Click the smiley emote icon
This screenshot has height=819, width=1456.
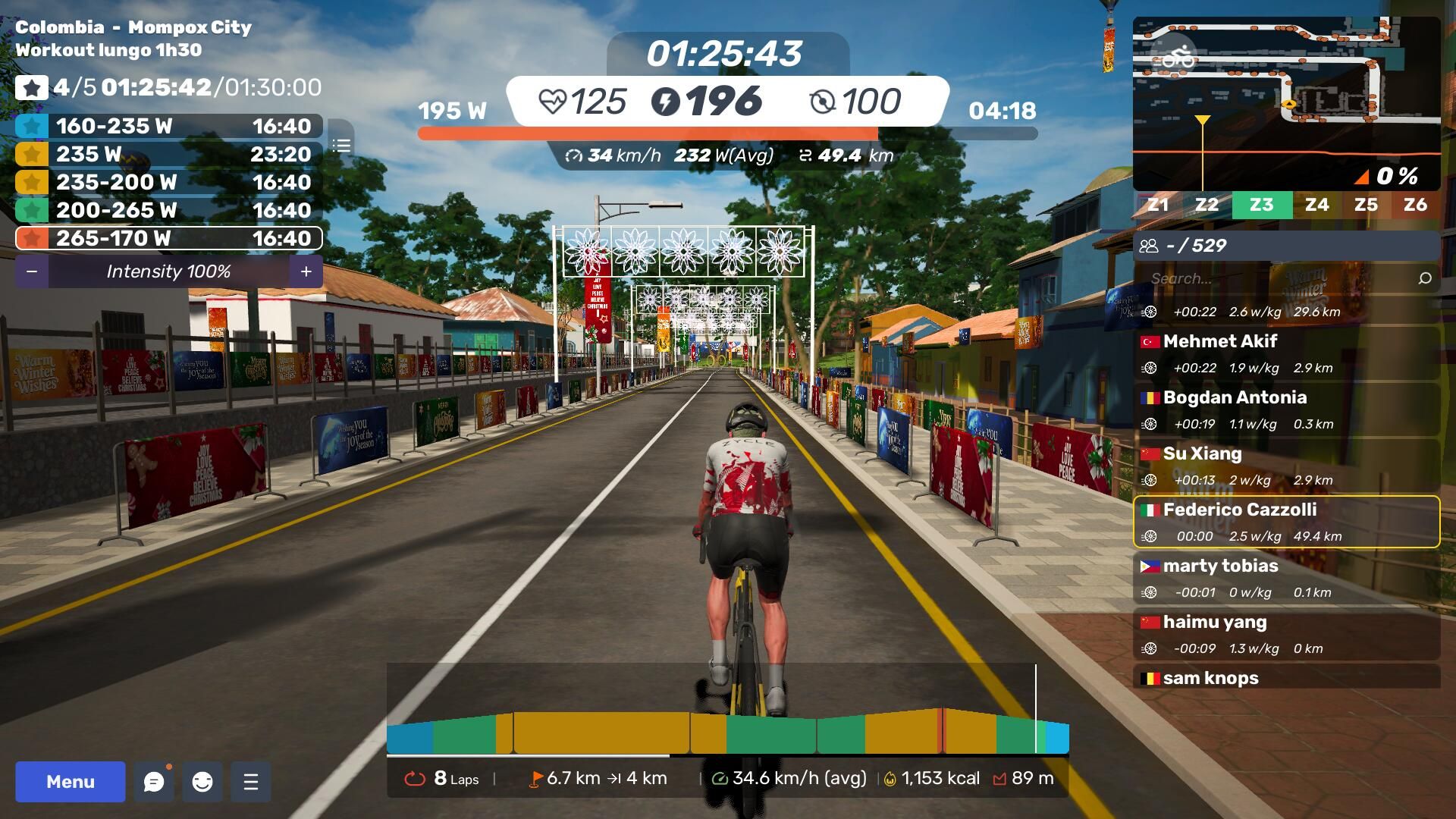pyautogui.click(x=202, y=782)
